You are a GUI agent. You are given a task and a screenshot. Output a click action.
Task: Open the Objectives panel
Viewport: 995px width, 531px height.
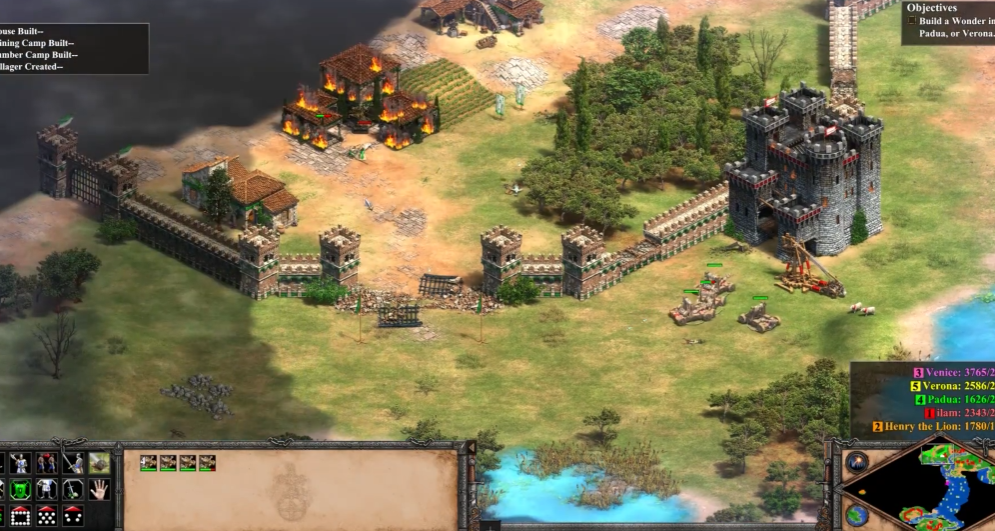pyautogui.click(x=931, y=8)
